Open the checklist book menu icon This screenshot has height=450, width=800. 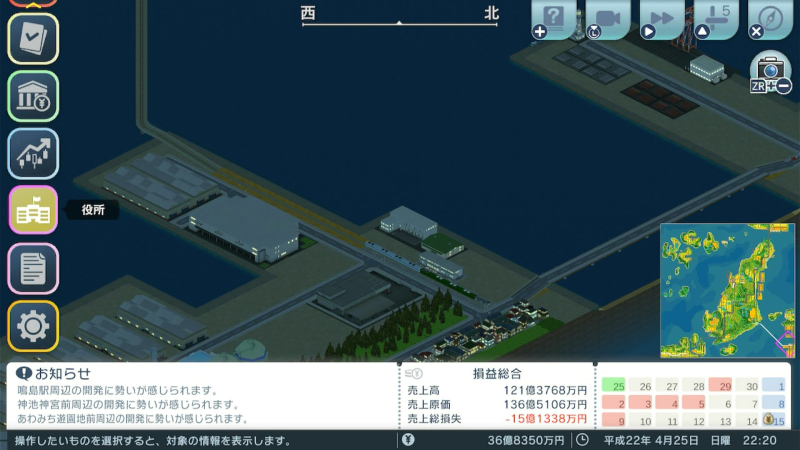[33, 38]
